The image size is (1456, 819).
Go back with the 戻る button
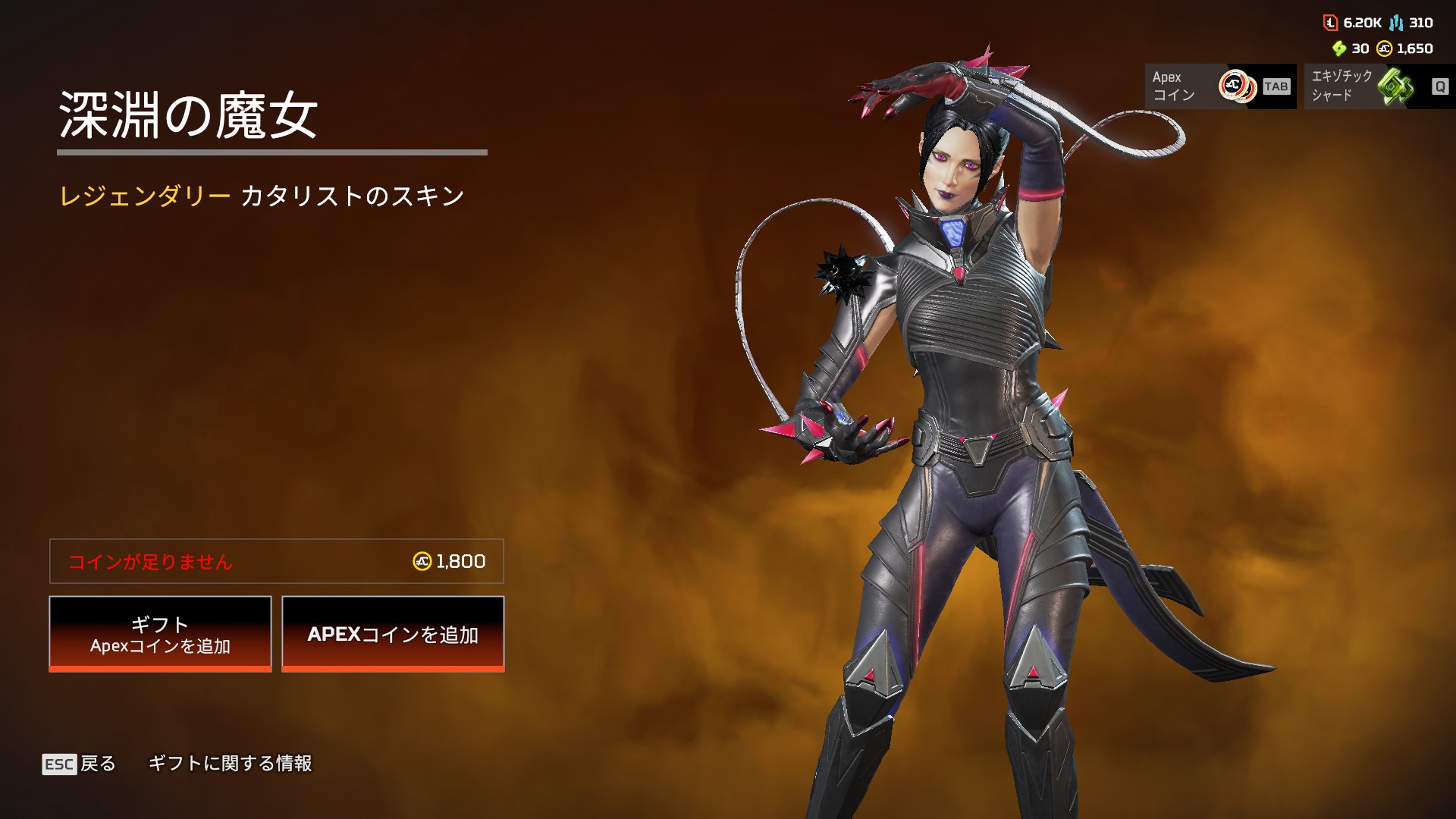80,764
